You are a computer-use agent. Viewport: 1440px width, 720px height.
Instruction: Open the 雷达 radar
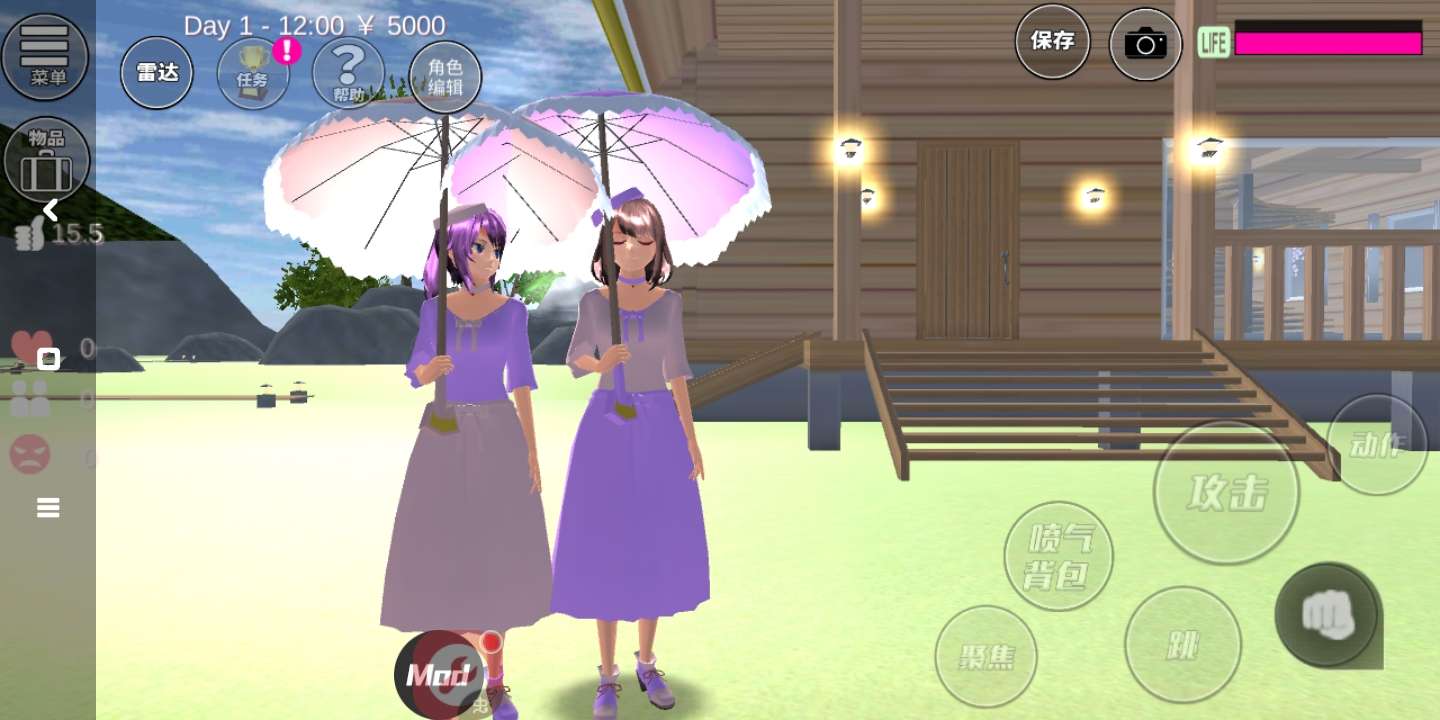click(x=157, y=73)
